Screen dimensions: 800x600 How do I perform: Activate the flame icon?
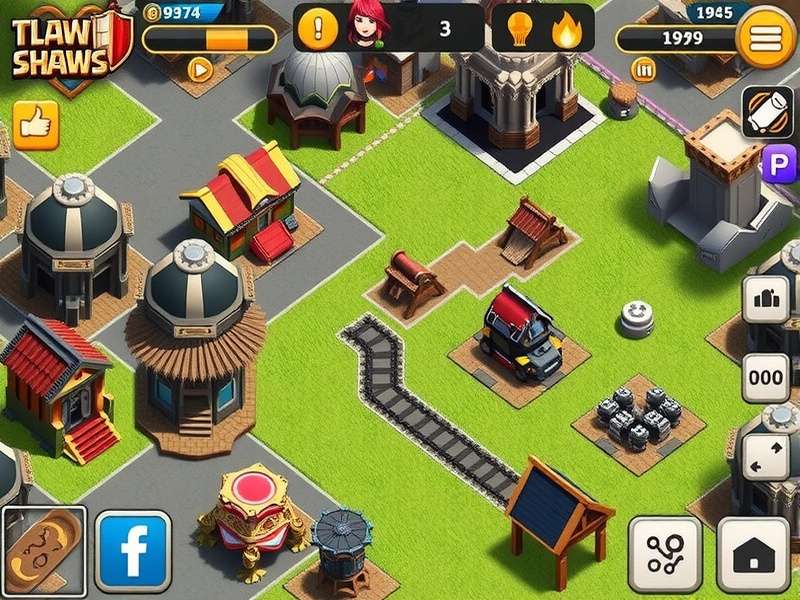click(x=567, y=29)
